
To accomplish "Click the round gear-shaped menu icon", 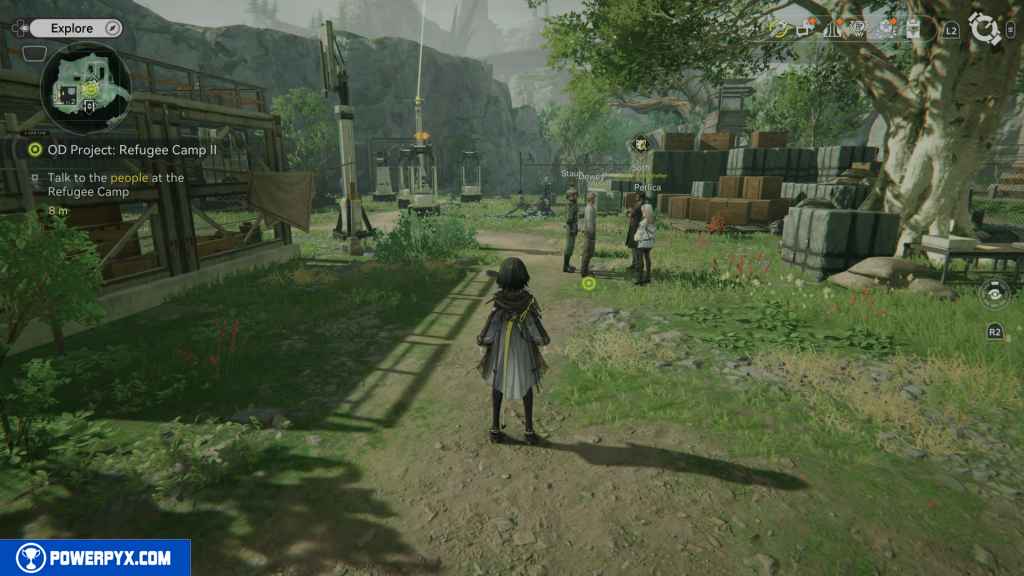I will coord(985,28).
